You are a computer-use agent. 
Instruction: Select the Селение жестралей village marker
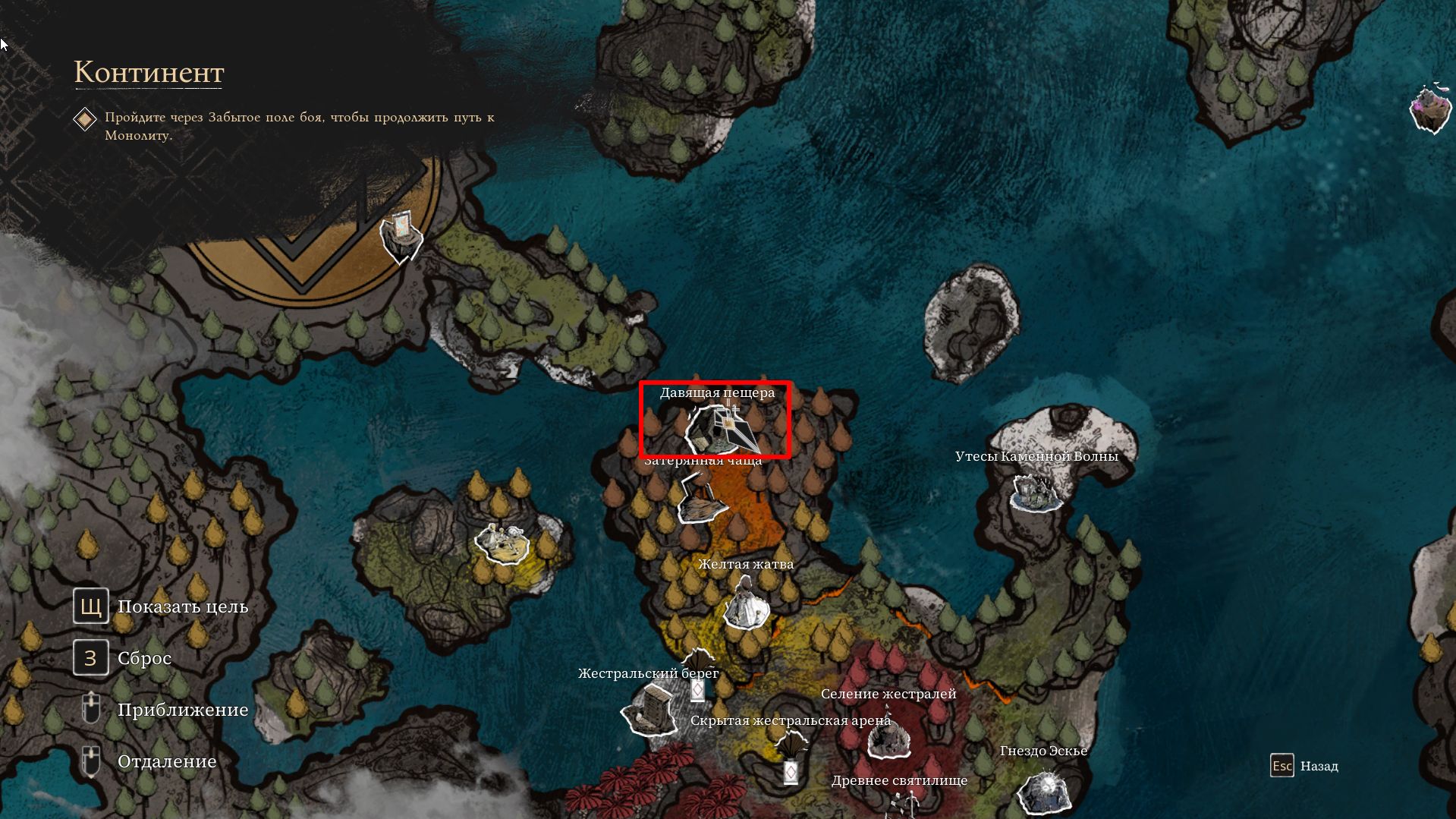tap(888, 736)
